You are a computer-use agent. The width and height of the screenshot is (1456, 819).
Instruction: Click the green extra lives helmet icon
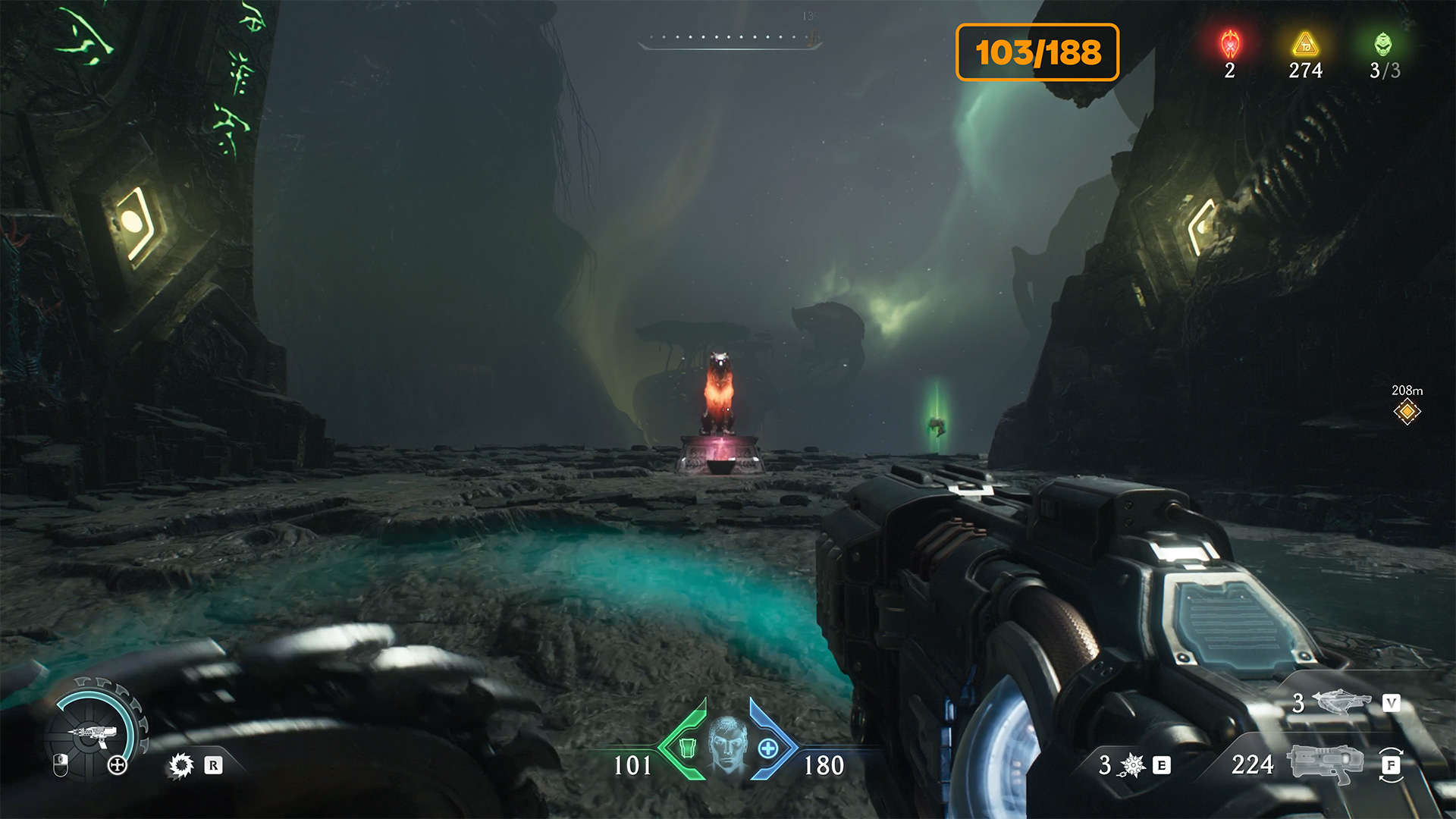coord(1383,44)
